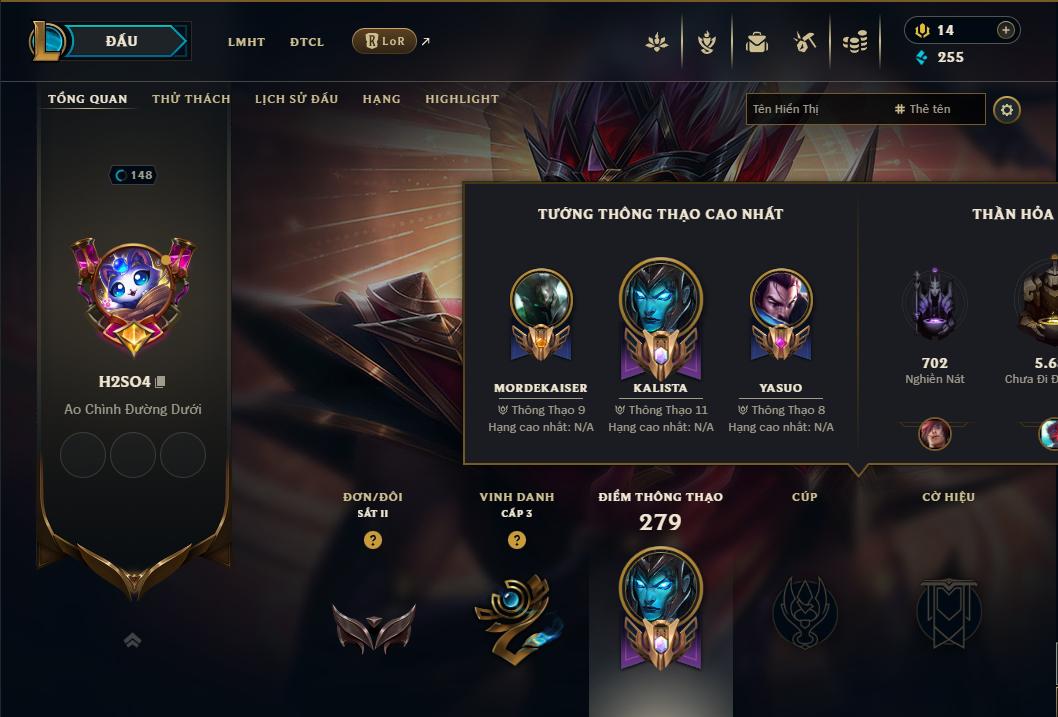Click the ĐẤU play button
The image size is (1058, 717).
[x=121, y=41]
